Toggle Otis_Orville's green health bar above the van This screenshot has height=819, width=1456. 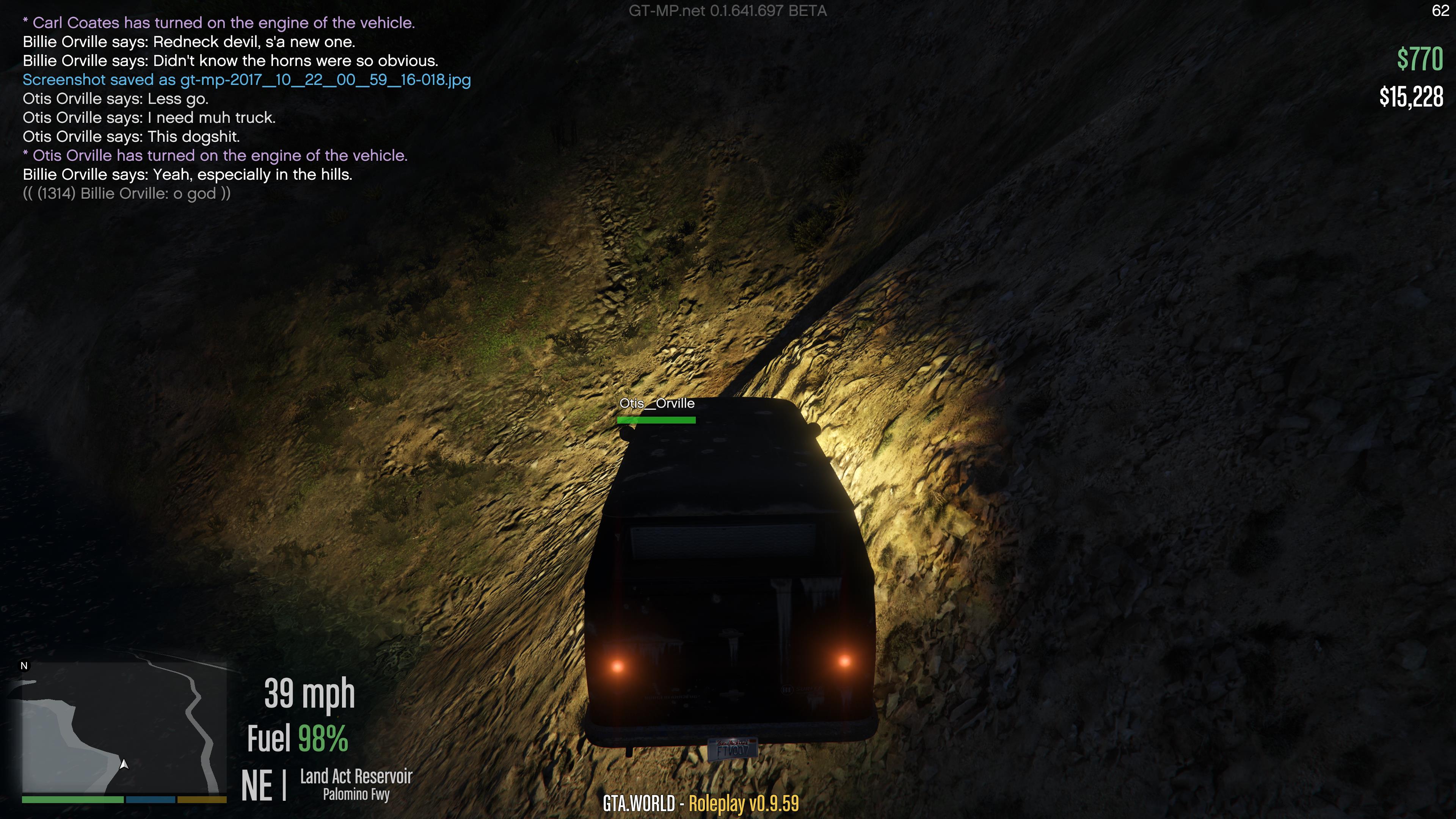657,419
